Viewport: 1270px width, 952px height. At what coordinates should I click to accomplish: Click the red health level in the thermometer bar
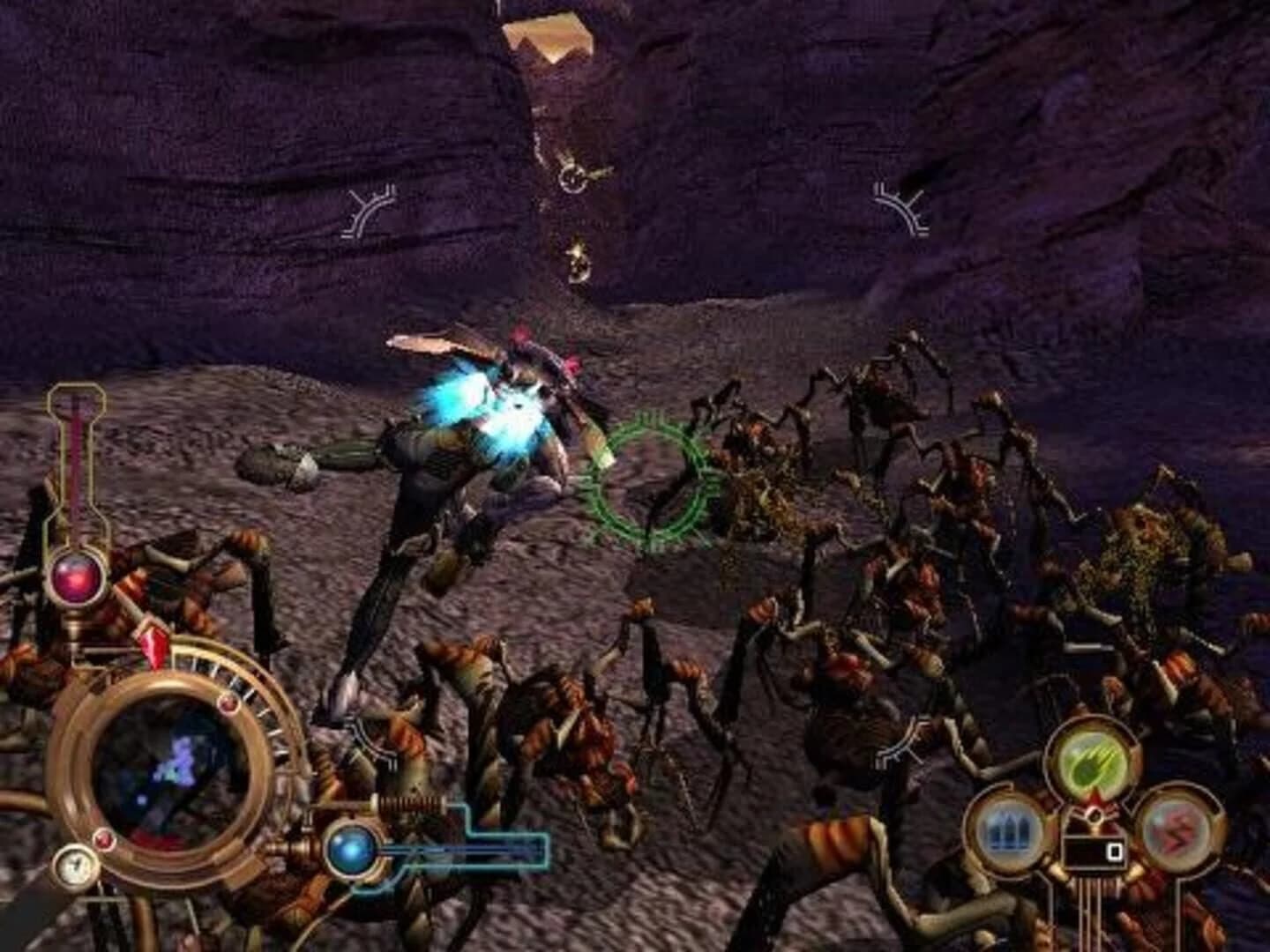(78, 458)
